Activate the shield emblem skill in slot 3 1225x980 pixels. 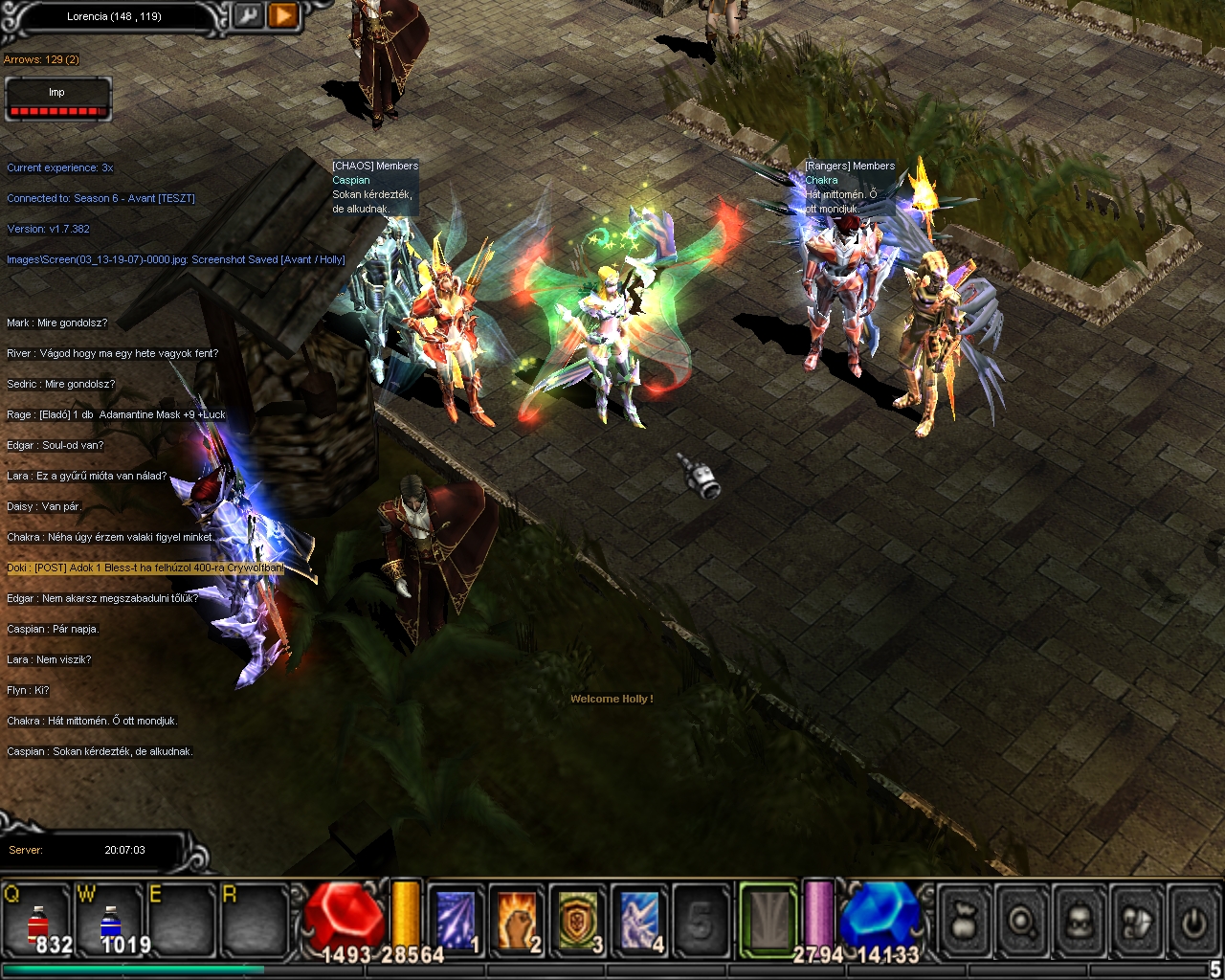tap(578, 921)
